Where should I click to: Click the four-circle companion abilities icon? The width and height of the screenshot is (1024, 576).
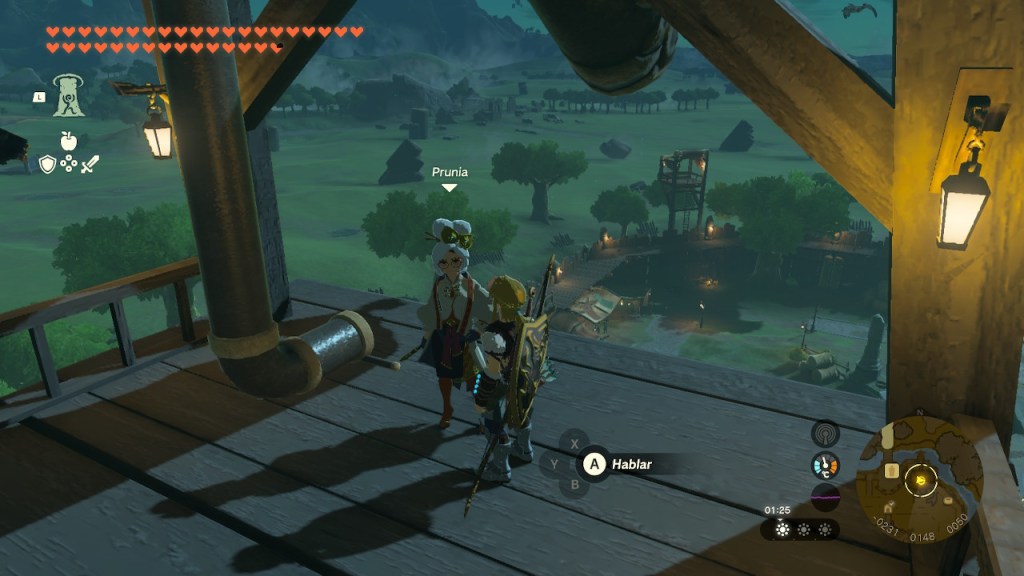(69, 163)
